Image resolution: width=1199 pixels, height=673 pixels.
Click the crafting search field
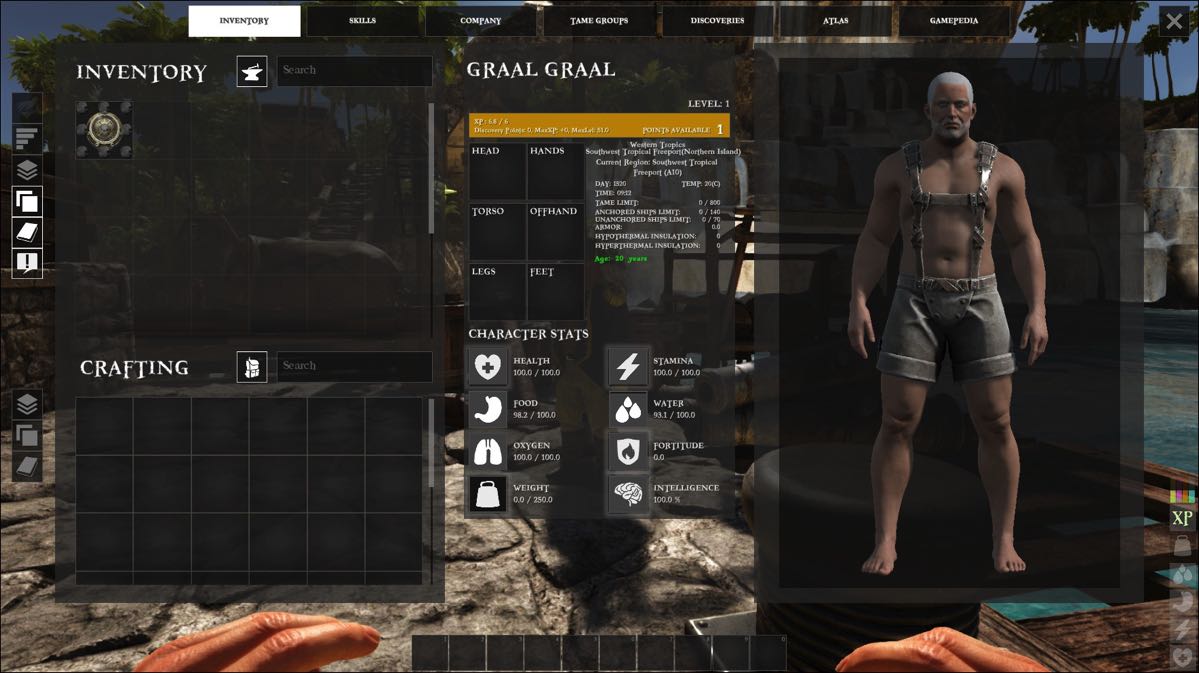pyautogui.click(x=354, y=366)
